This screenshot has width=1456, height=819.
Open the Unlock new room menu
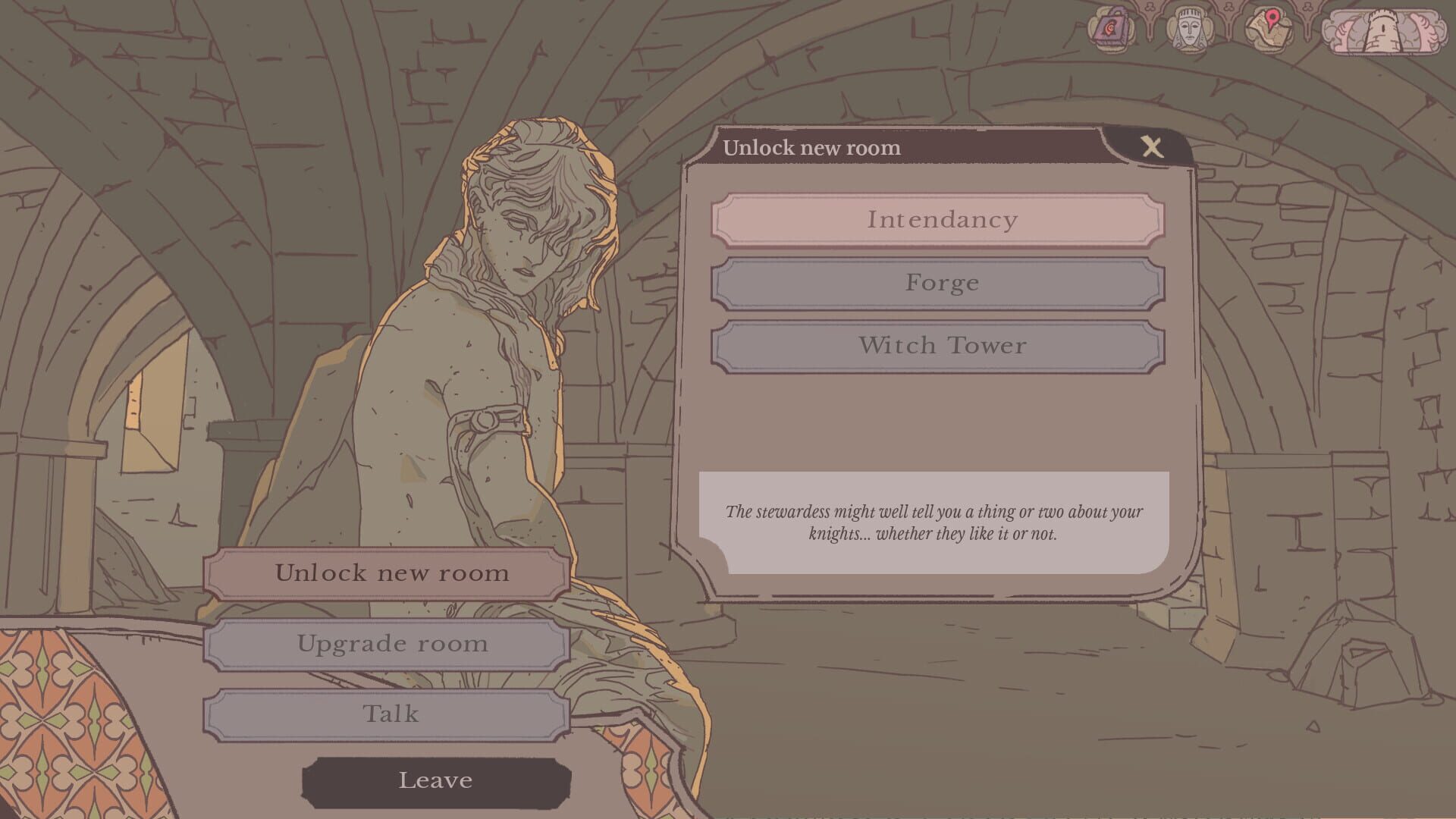coord(391,573)
